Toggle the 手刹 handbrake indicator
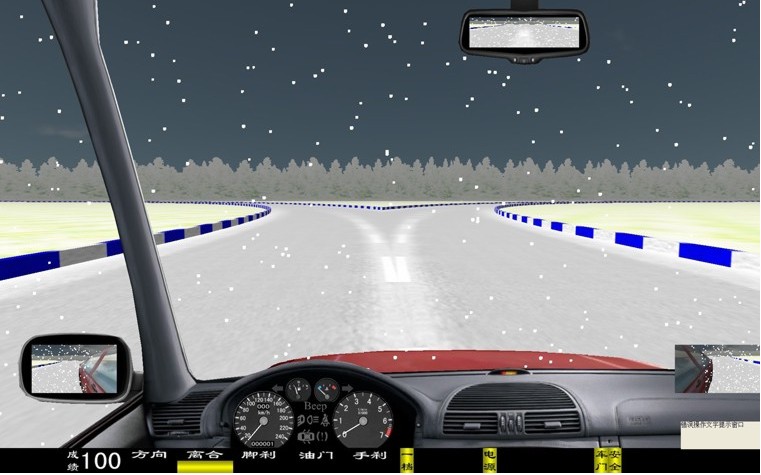The height and width of the screenshot is (475, 761). point(369,456)
